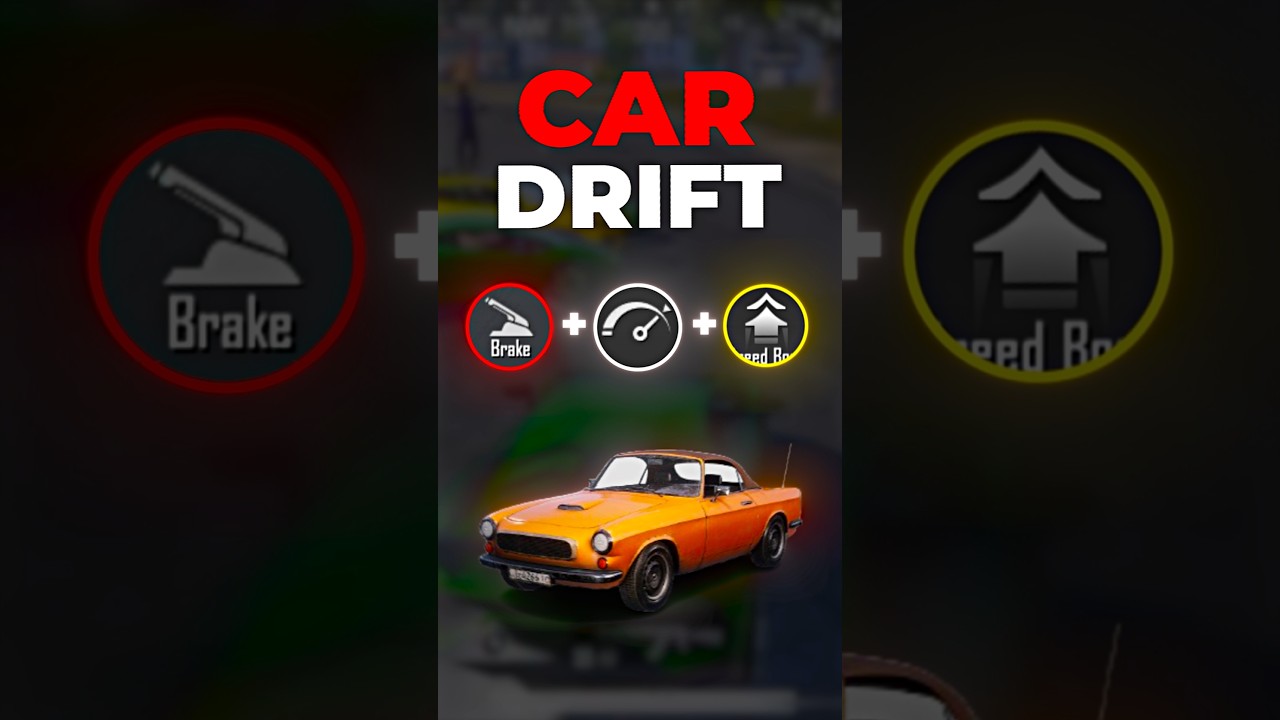Click the large dimmed Brake handbrake button

[x=226, y=254]
